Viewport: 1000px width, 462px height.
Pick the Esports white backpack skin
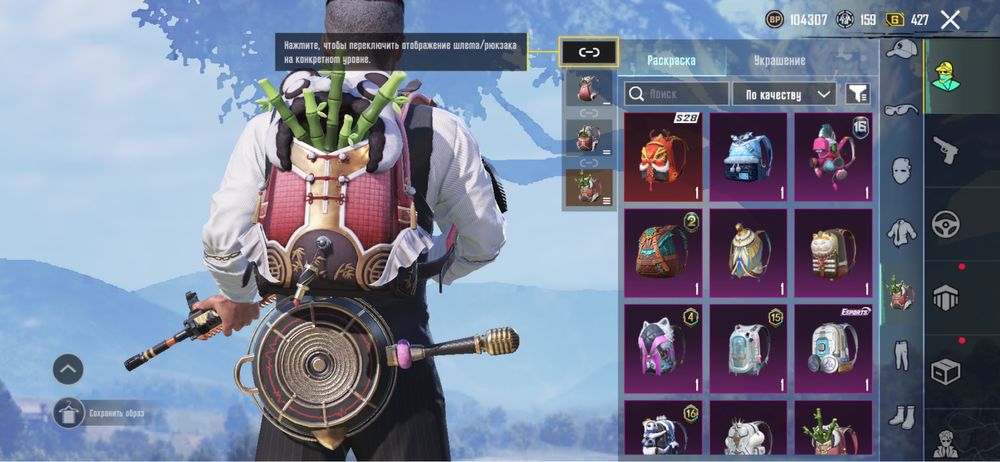pos(833,348)
